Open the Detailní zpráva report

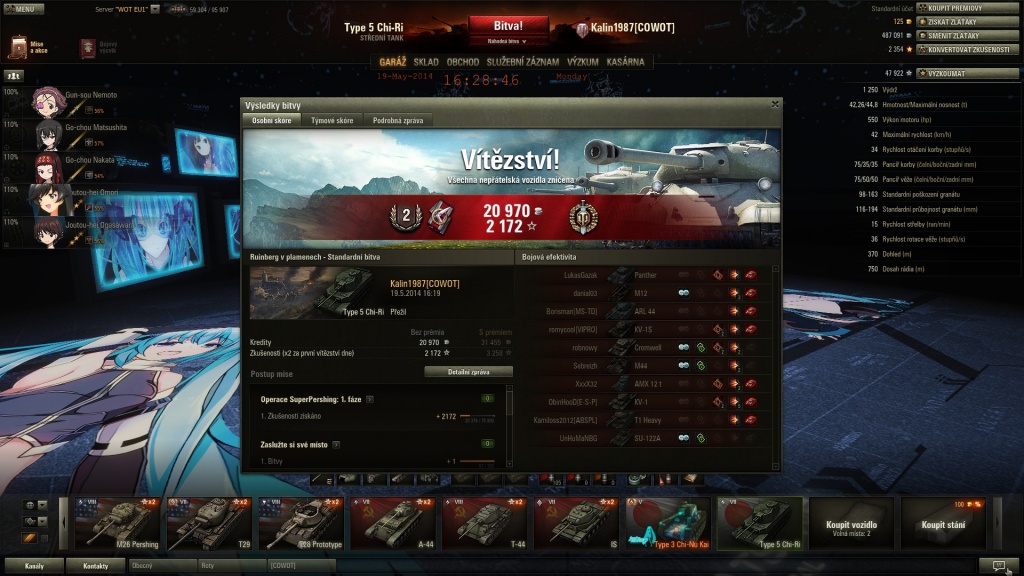468,371
